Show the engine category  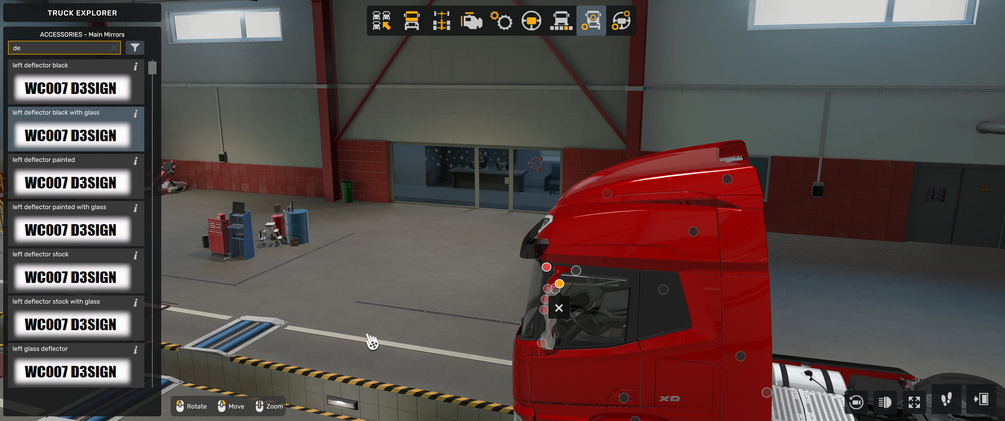(x=471, y=21)
